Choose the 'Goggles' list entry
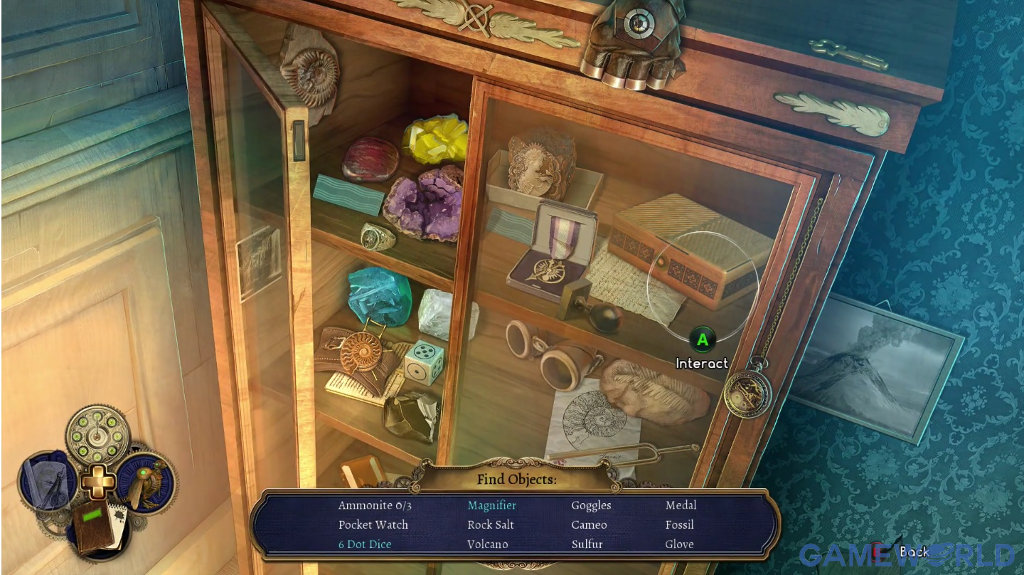The image size is (1024, 575). 591,506
